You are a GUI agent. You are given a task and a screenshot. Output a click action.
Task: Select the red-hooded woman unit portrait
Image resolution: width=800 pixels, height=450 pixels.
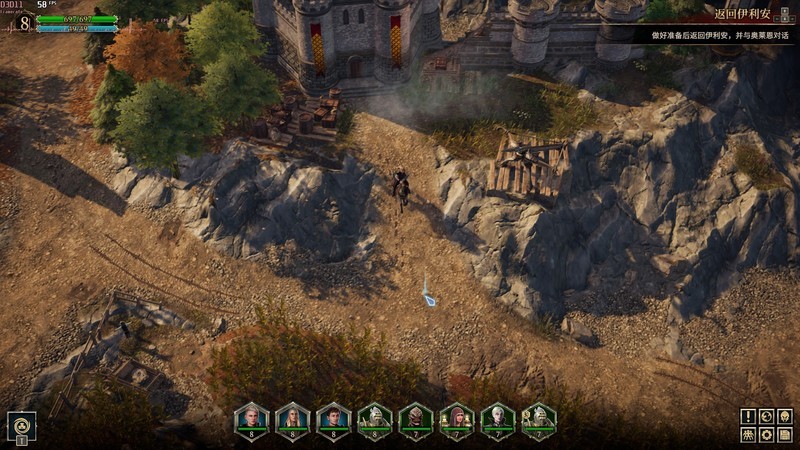(x=456, y=418)
